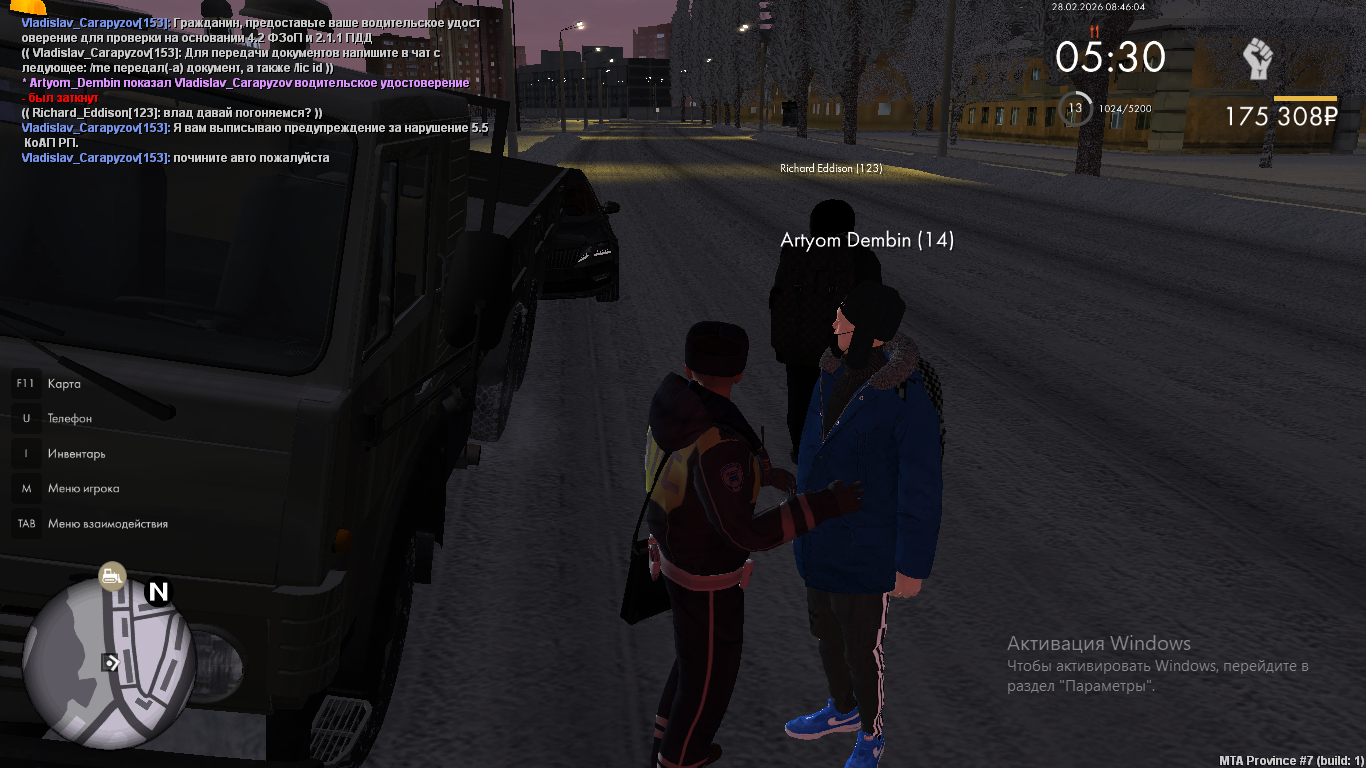
Task: Select the bulldozer marker on the minimap
Action: 112,575
